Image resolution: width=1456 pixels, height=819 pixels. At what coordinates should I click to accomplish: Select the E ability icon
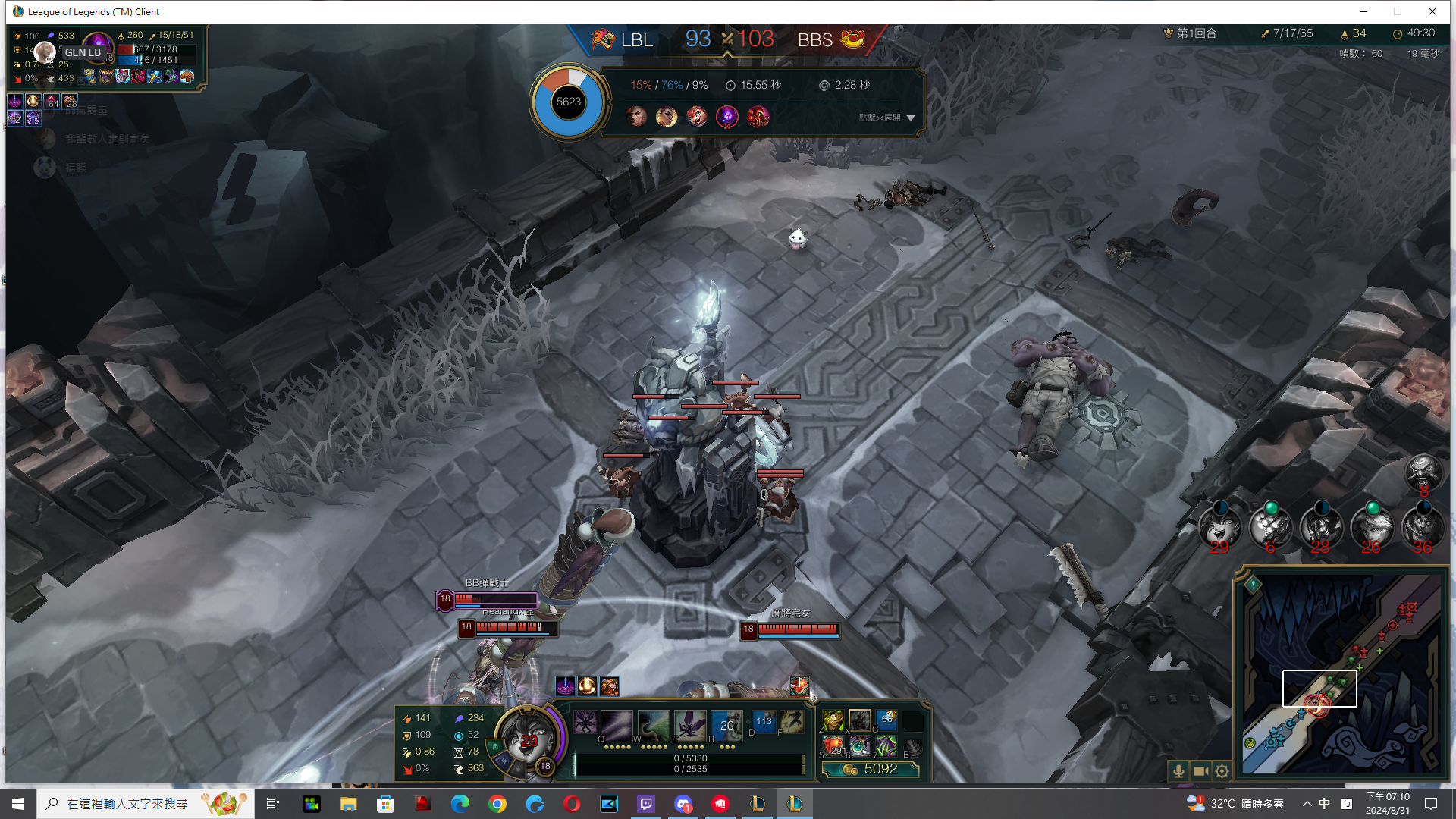point(689,725)
